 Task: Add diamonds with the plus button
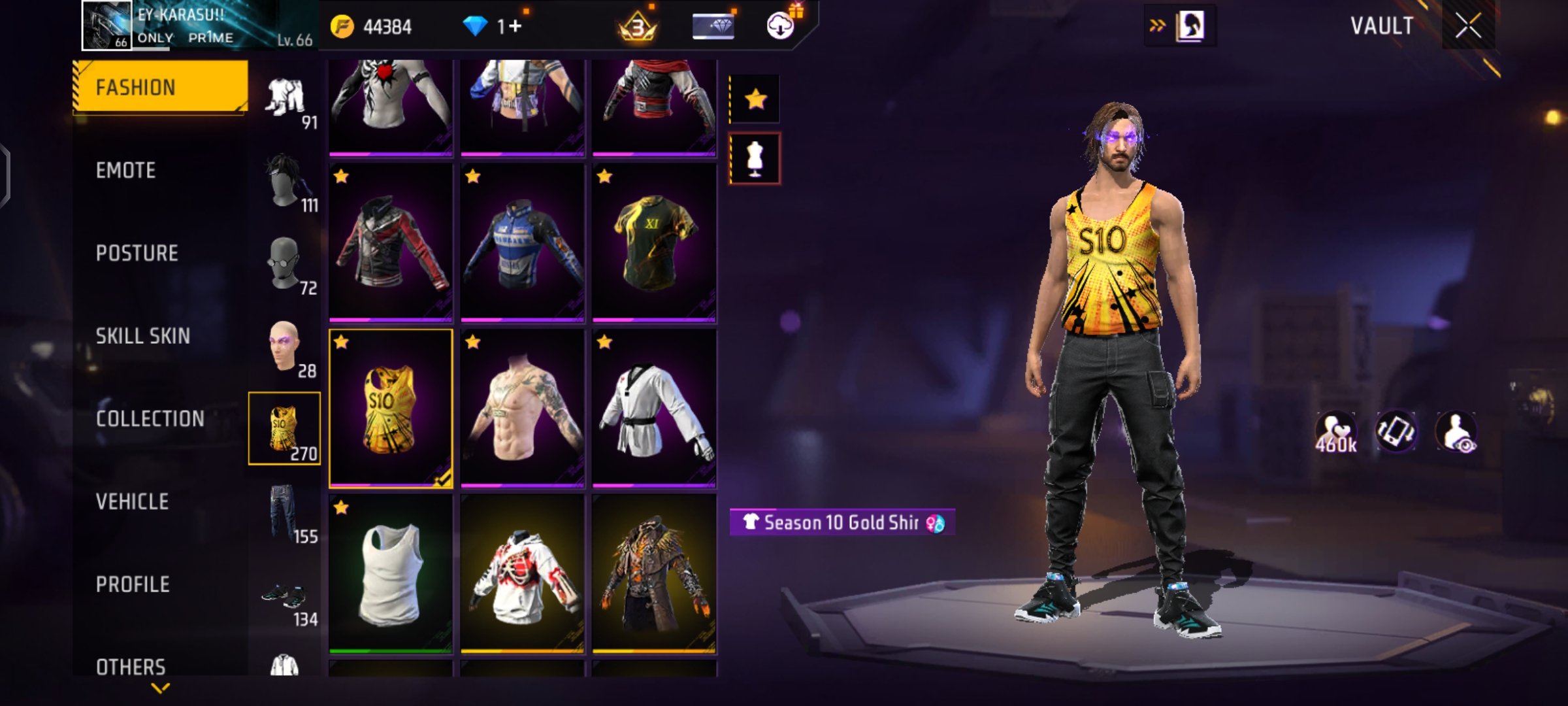point(515,27)
